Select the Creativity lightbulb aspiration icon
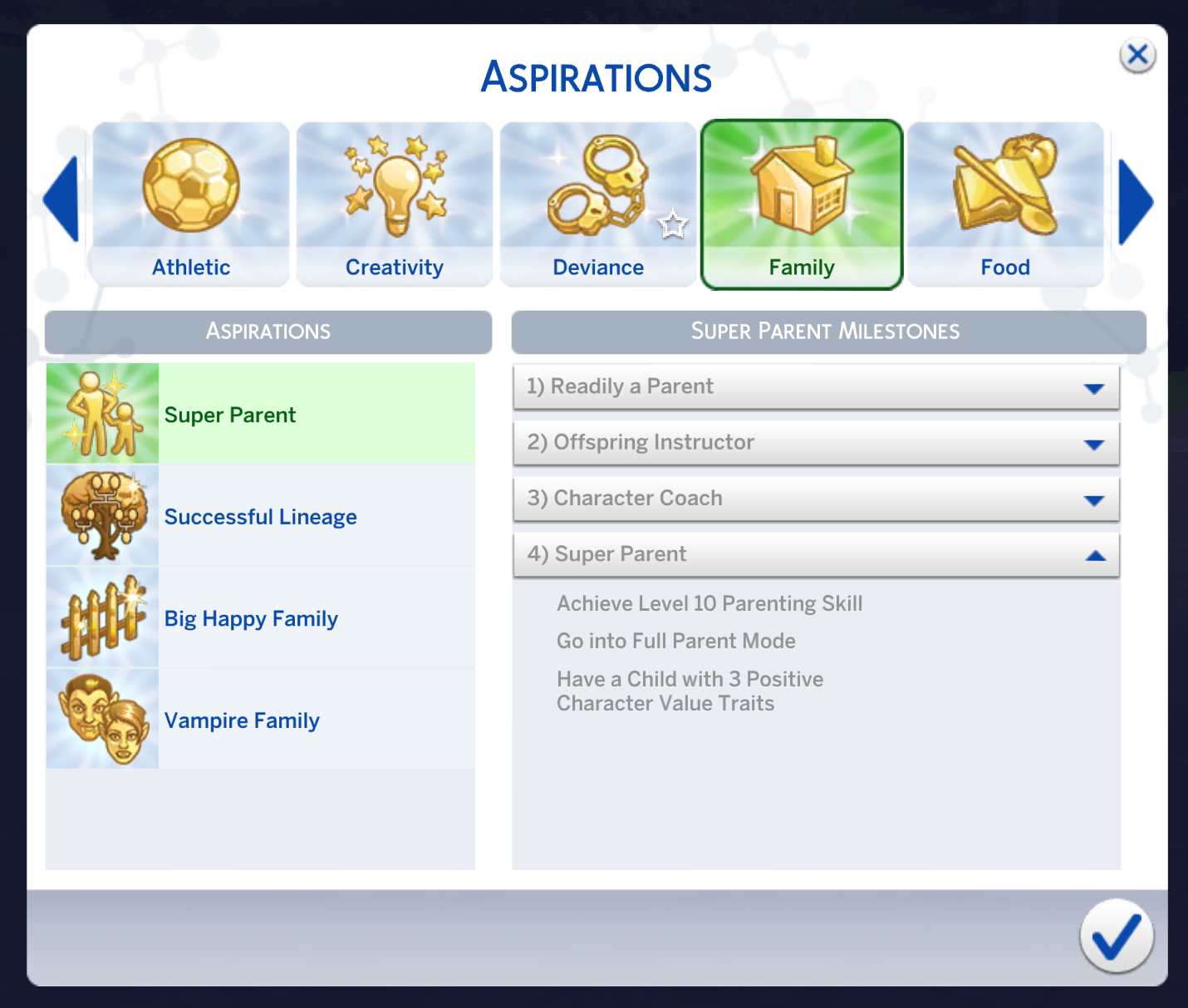Screen dimensions: 1188x1008 [394, 188]
